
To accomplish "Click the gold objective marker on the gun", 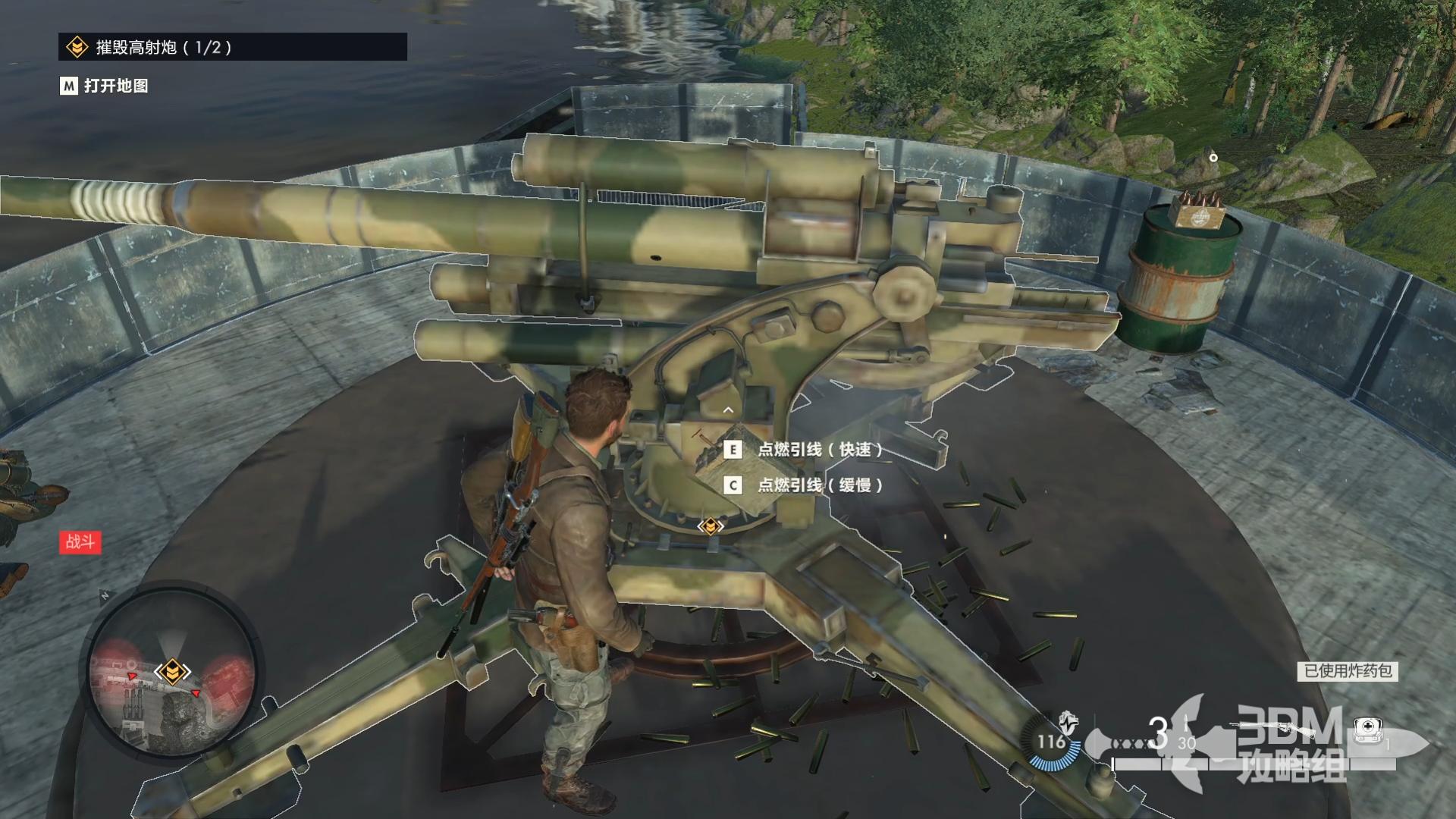I will (710, 526).
